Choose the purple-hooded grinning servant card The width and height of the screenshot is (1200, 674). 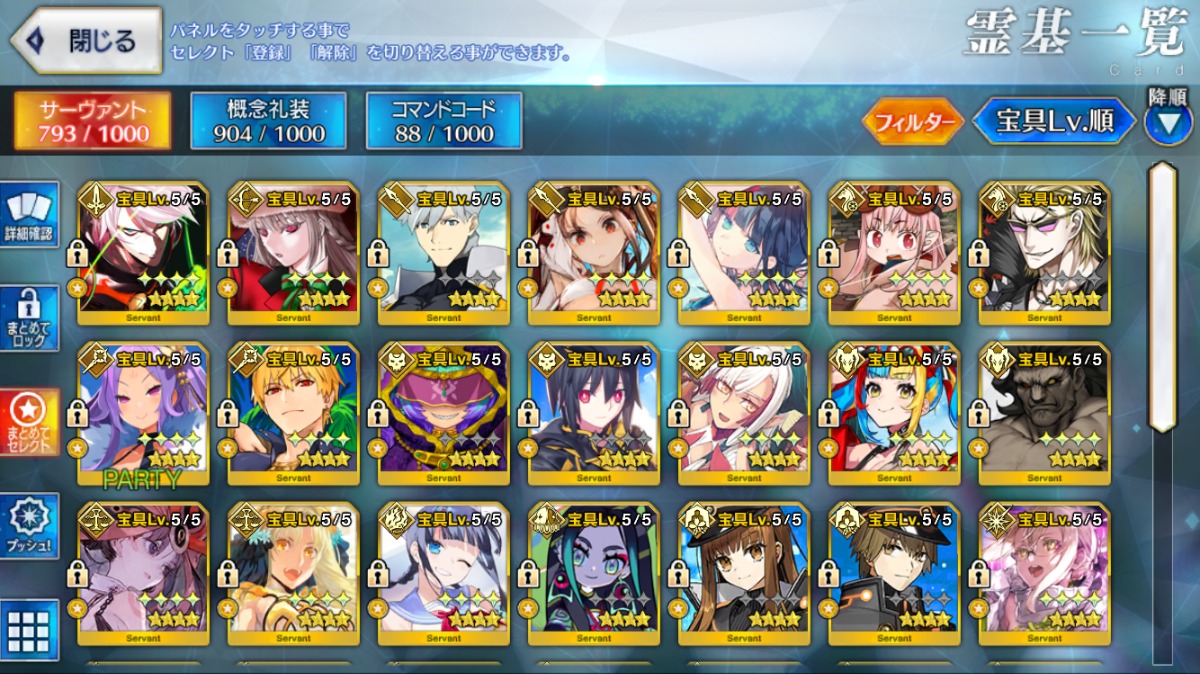(444, 408)
